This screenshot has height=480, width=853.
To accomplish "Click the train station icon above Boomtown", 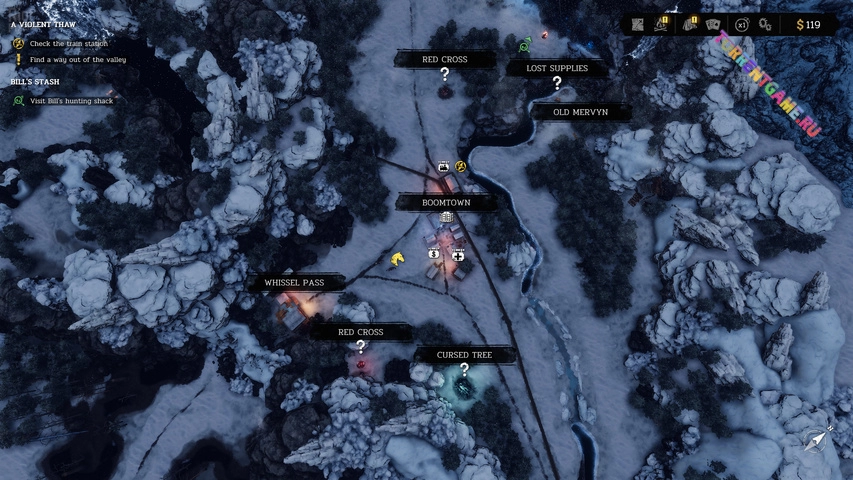I will (443, 166).
